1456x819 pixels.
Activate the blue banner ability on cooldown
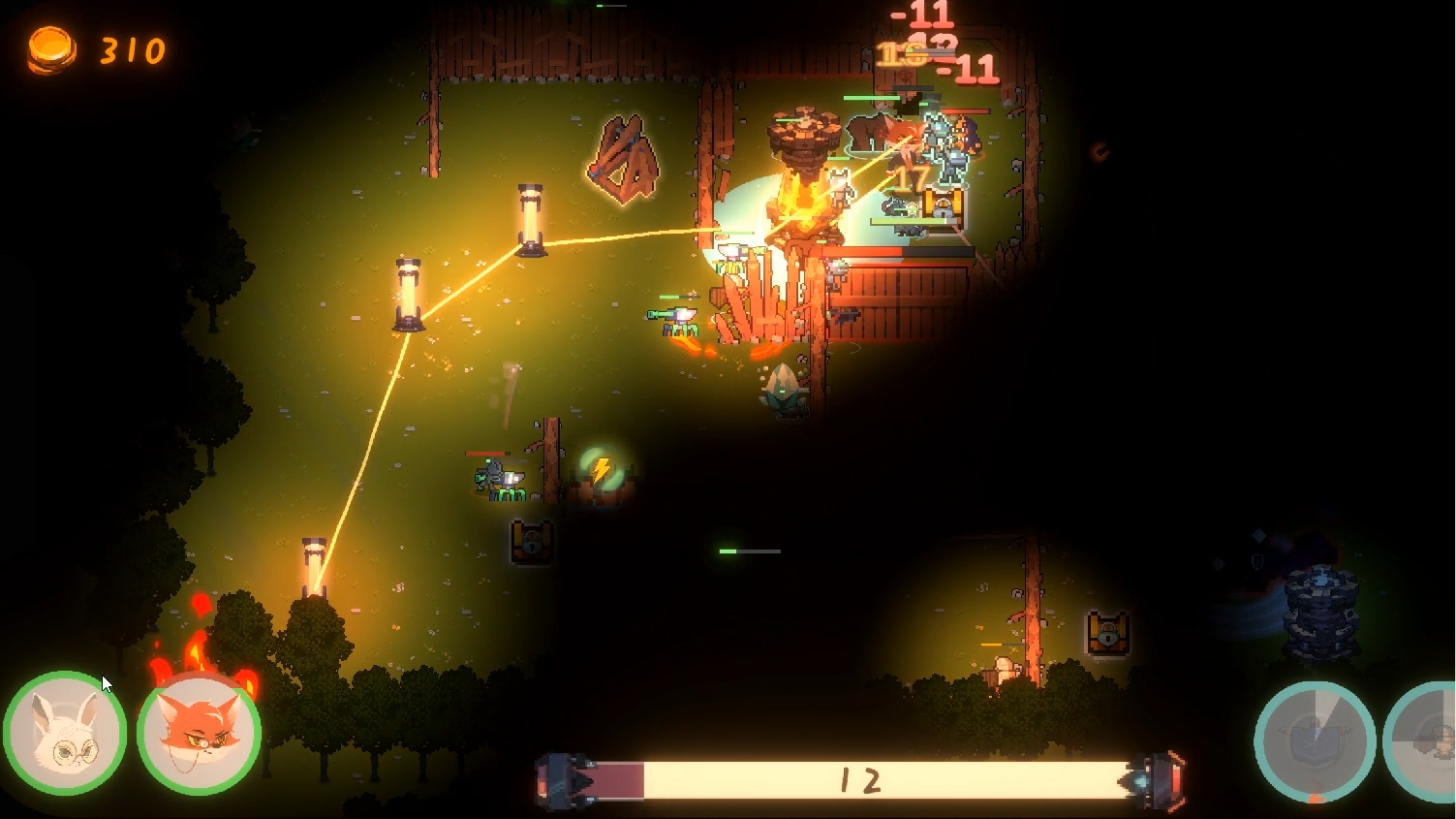tap(1315, 742)
